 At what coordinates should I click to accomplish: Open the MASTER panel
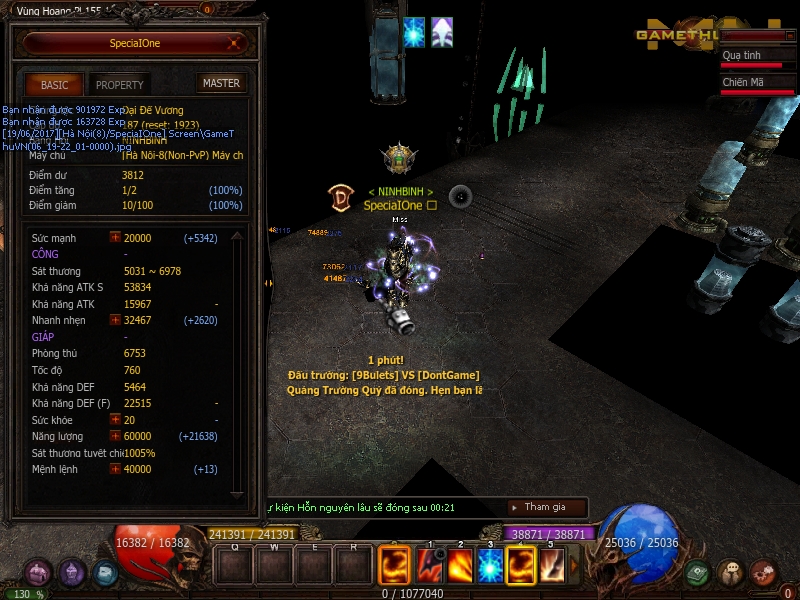pyautogui.click(x=221, y=83)
